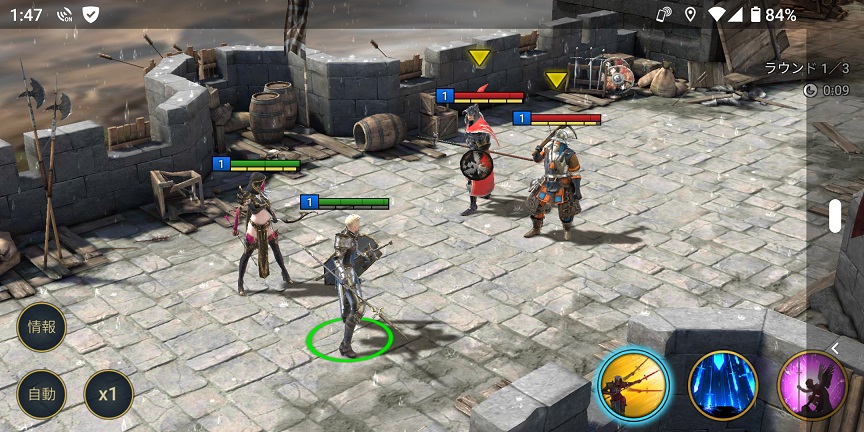Toggle the 自動 auto-battle button
Image resolution: width=864 pixels, height=432 pixels.
coord(42,393)
